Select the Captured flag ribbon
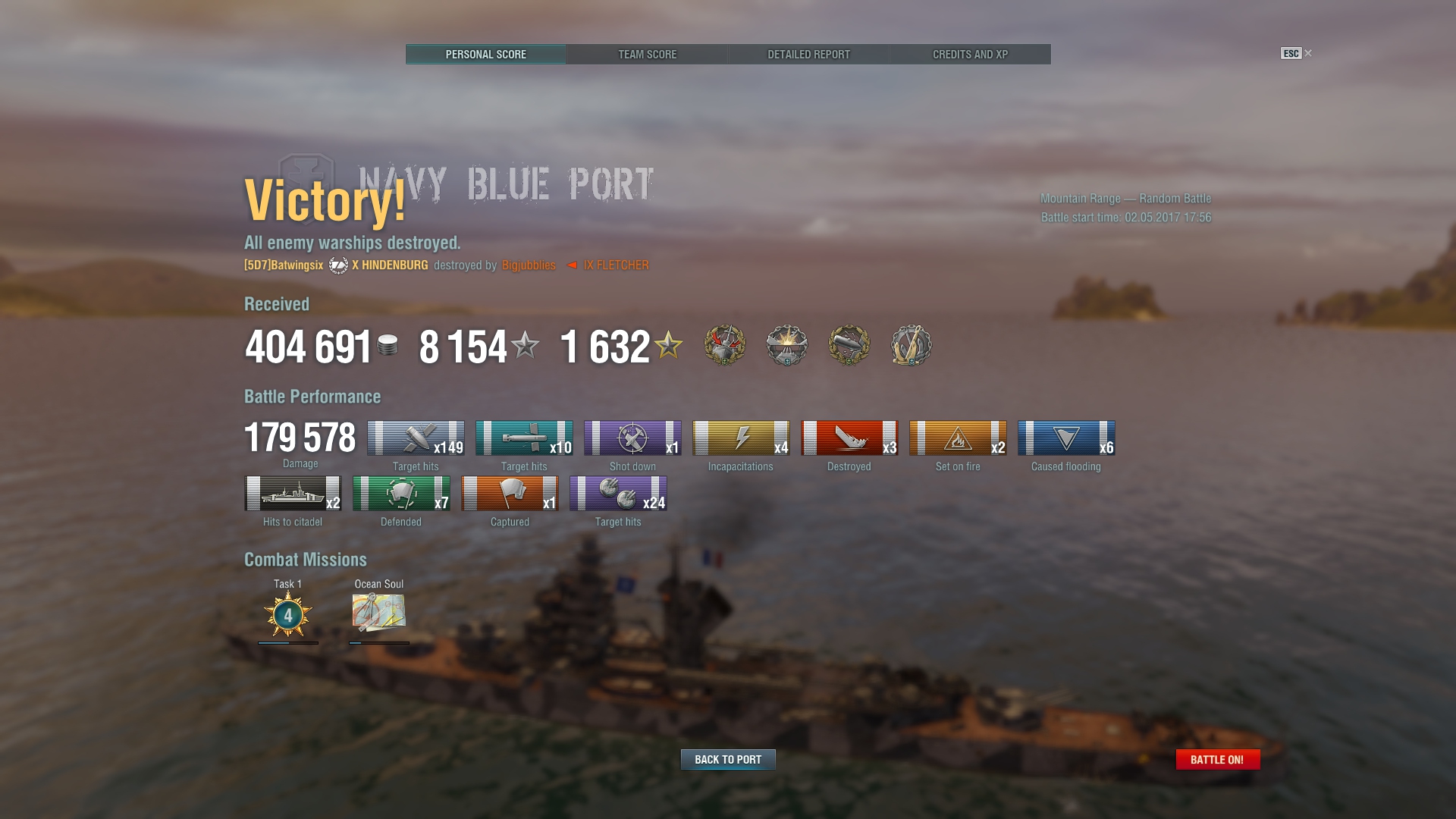 click(510, 494)
